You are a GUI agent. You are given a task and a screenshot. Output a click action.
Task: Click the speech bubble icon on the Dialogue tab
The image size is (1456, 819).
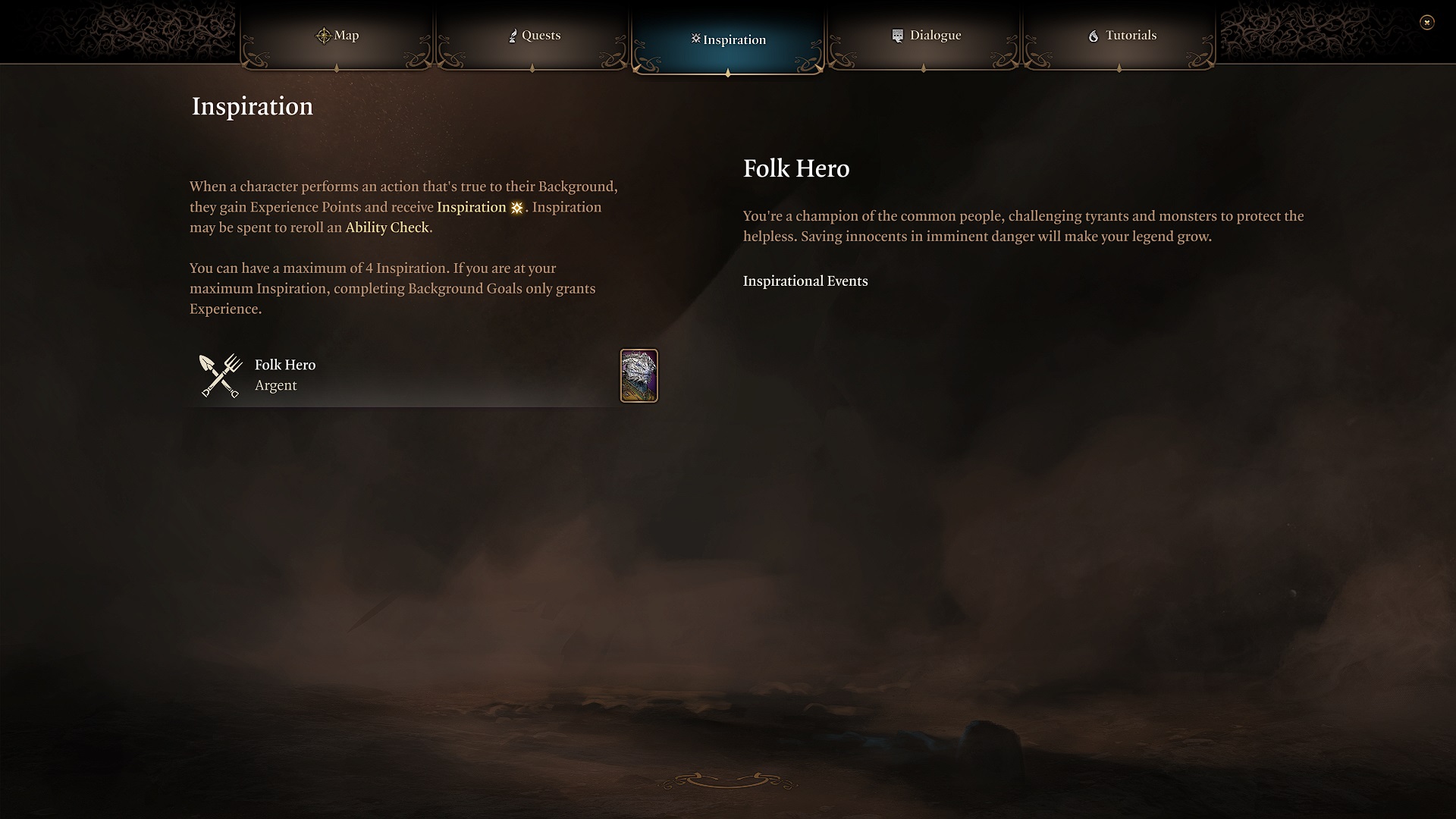(x=898, y=34)
